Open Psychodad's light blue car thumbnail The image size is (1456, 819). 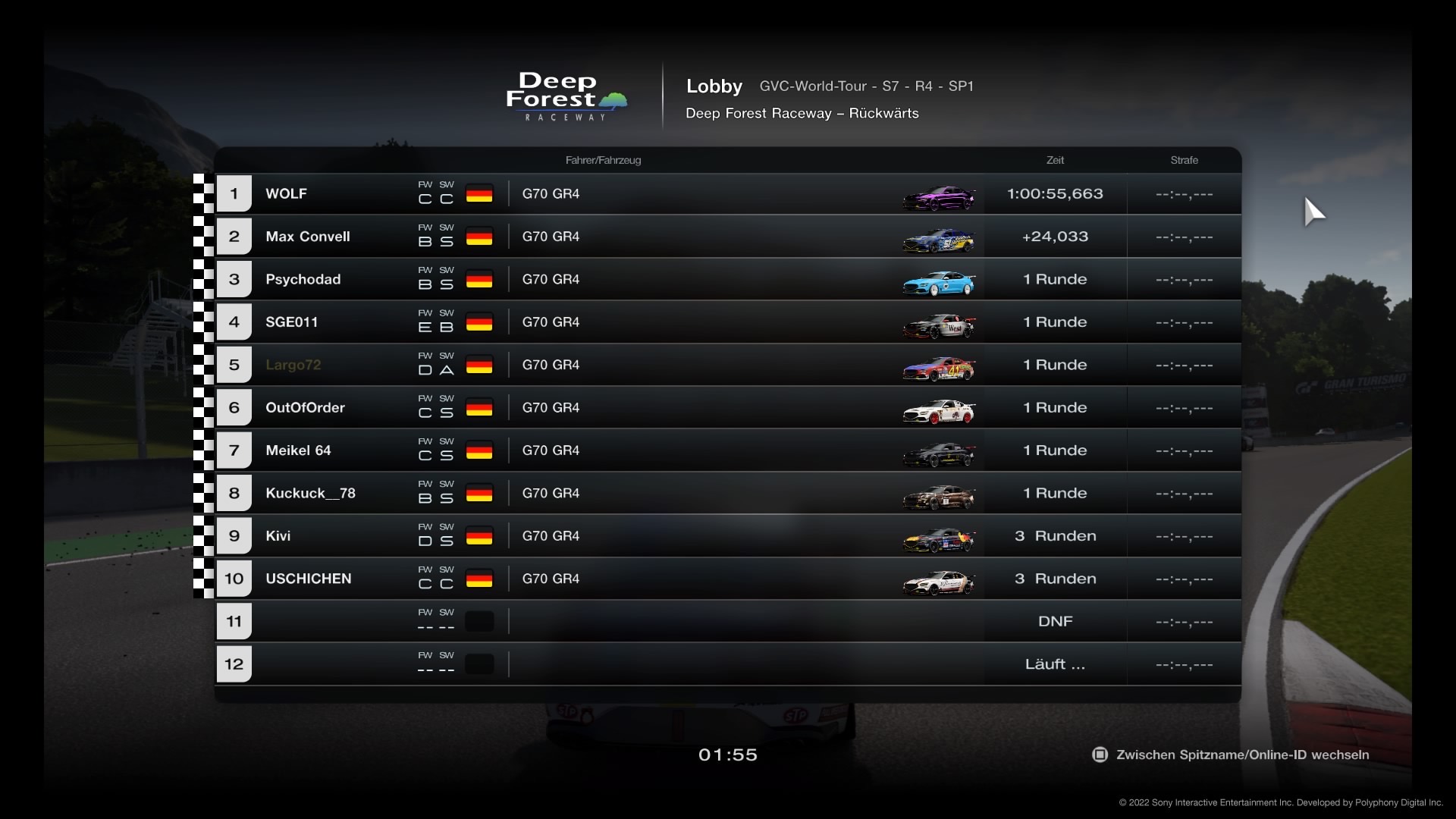(938, 283)
